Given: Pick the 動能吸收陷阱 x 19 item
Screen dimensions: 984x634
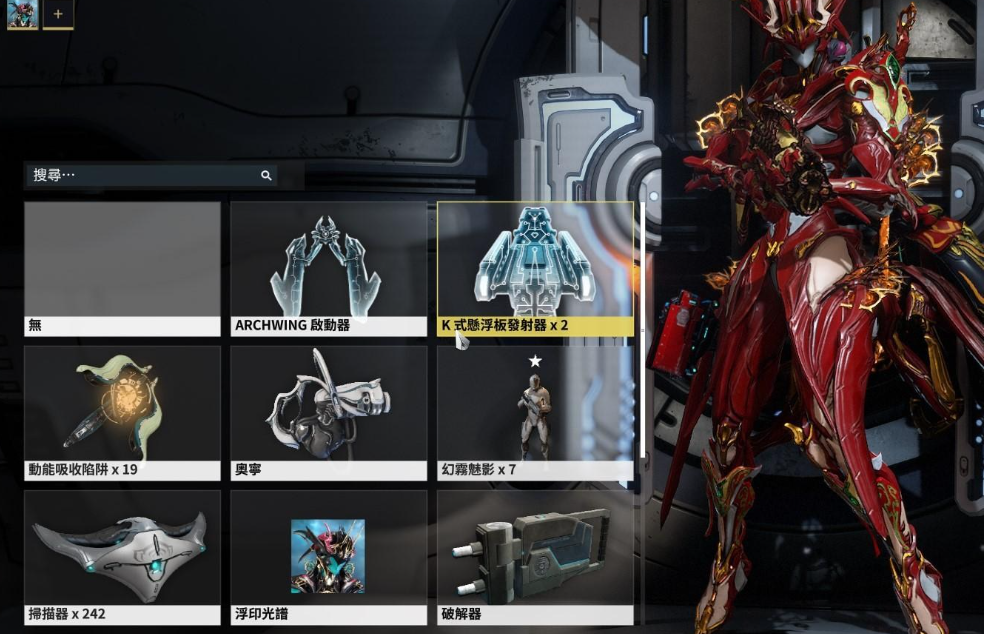Looking at the screenshot, I should [122, 412].
